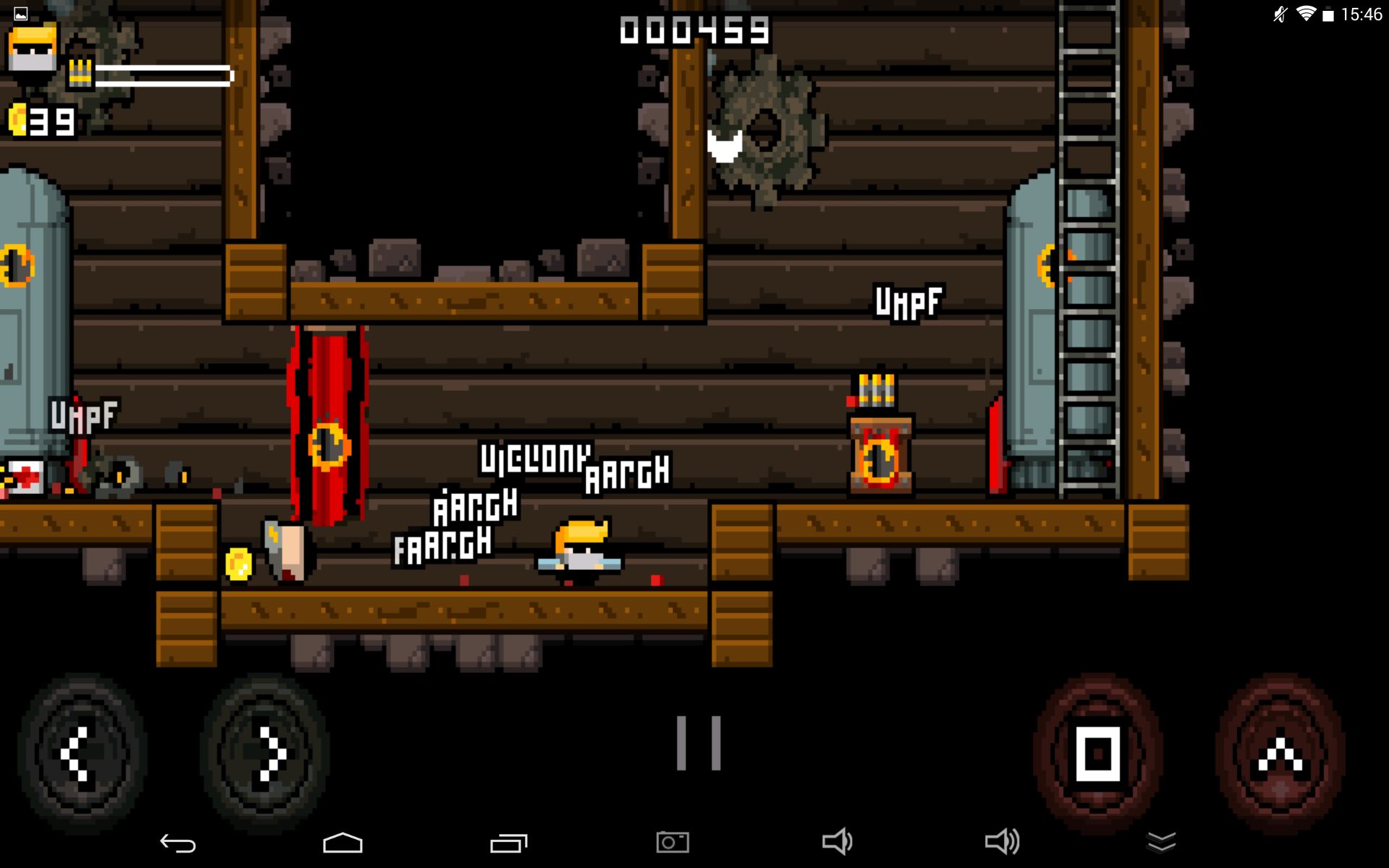The image size is (1389, 868).
Task: Tap the red square fire button
Action: (1097, 754)
